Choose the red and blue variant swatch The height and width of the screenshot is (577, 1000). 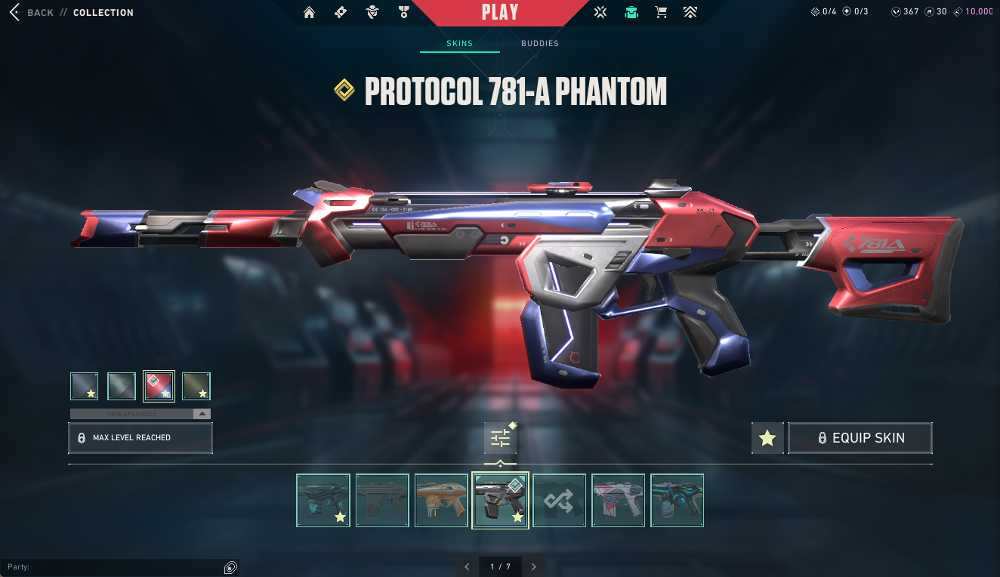tap(159, 386)
